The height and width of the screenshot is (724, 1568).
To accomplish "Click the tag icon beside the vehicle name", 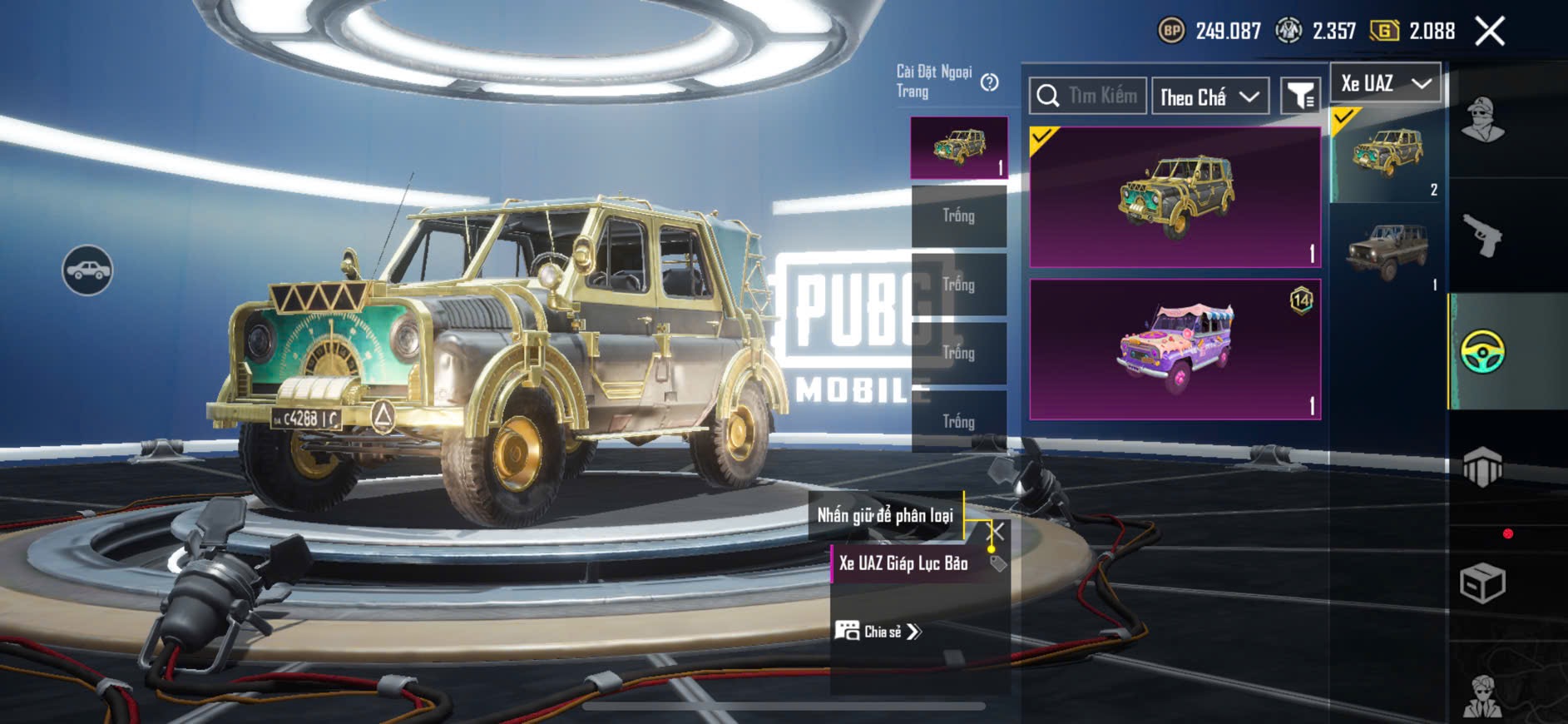I will pyautogui.click(x=998, y=564).
